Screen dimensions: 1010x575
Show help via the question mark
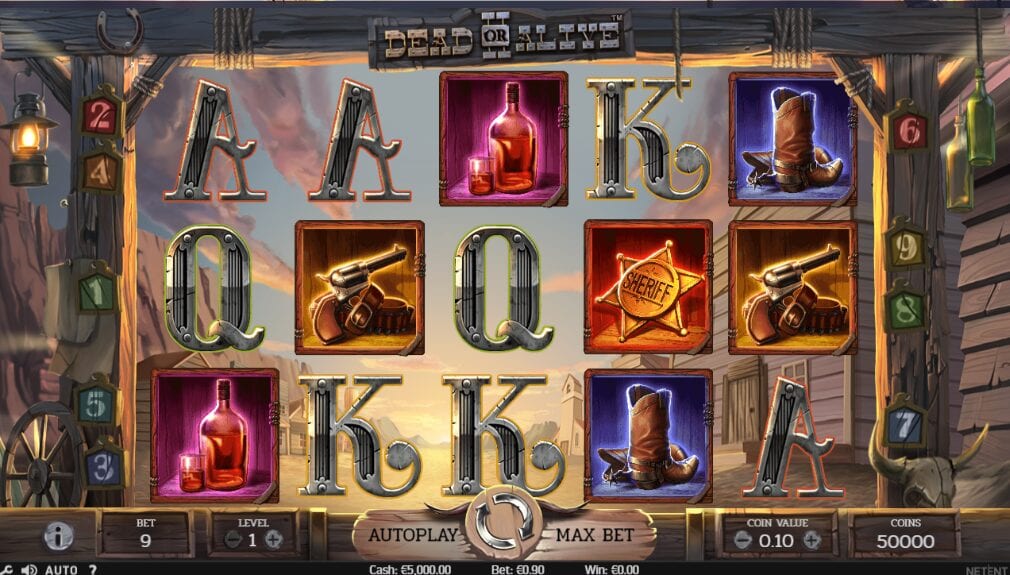tap(93, 569)
